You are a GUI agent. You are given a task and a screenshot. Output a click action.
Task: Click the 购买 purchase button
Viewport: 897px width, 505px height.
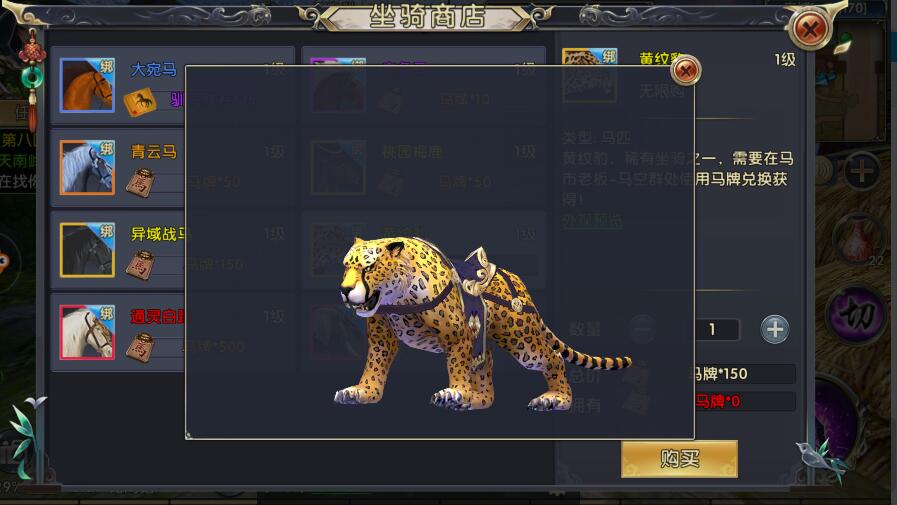tap(679, 459)
